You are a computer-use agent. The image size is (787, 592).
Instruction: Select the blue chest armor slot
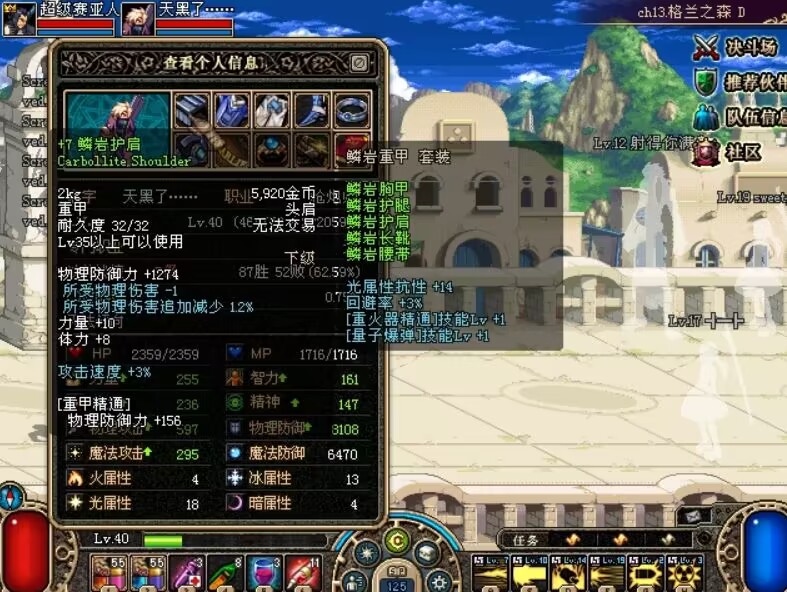tap(231, 110)
